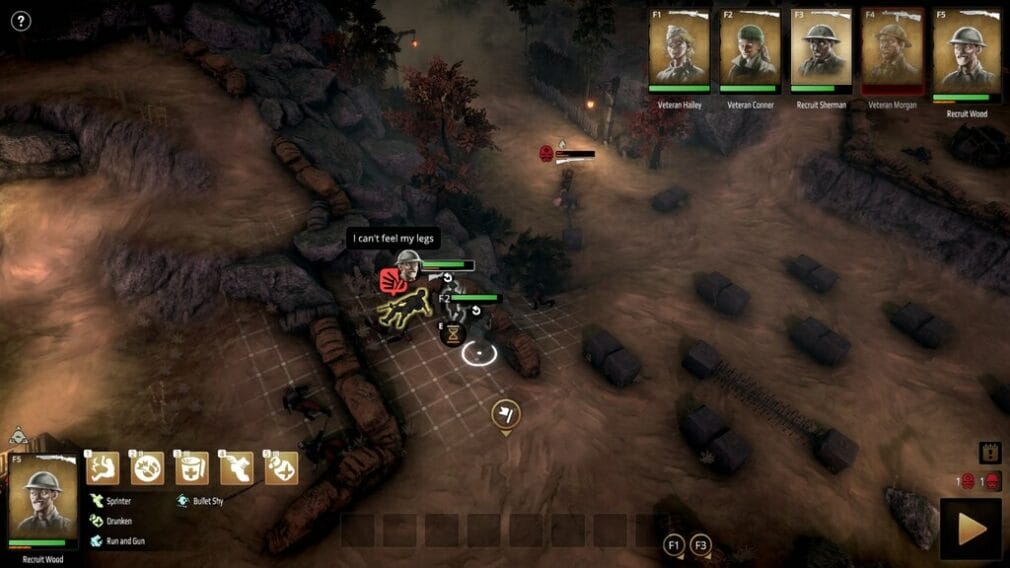The height and width of the screenshot is (568, 1010).
Task: Choose Recruit Sherman's portrait card
Action: coord(821,50)
